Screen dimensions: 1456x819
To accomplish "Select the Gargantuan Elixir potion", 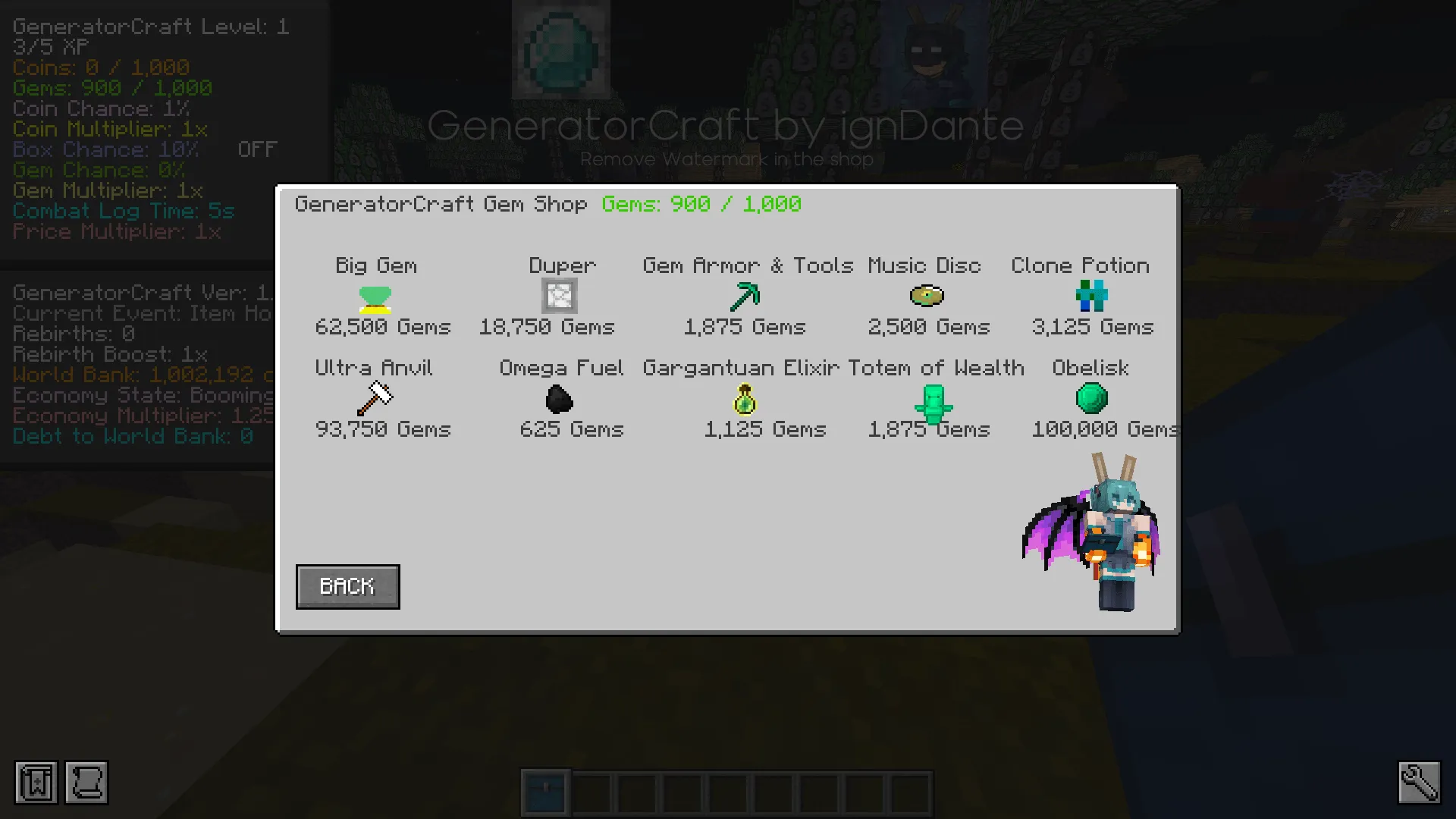I will [743, 401].
